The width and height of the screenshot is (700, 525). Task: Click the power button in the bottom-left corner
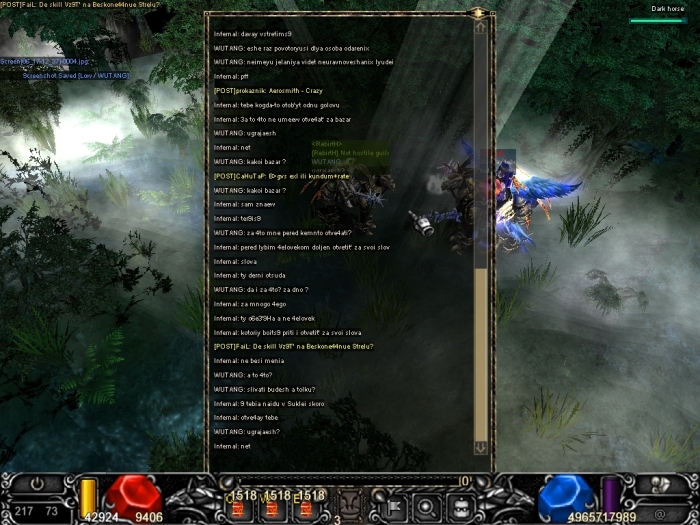pos(37,483)
